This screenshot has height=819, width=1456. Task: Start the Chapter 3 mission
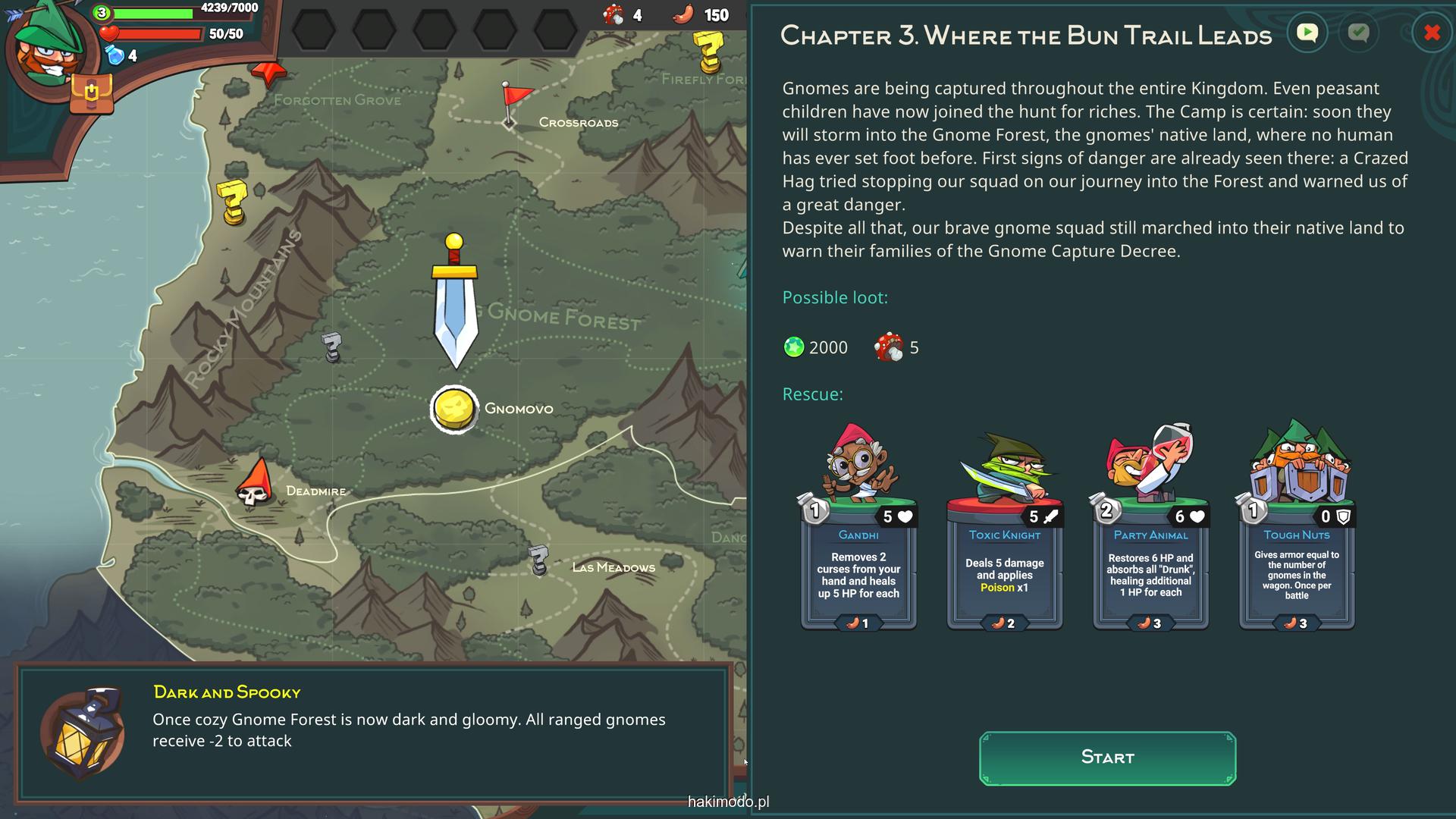pyautogui.click(x=1107, y=758)
